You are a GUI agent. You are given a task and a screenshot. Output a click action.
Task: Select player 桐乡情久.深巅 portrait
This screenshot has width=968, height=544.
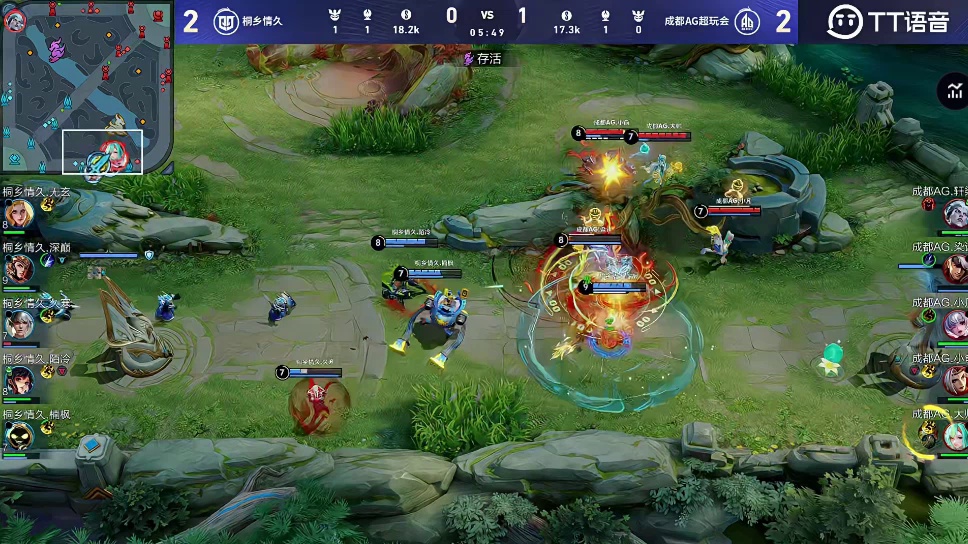coord(18,268)
